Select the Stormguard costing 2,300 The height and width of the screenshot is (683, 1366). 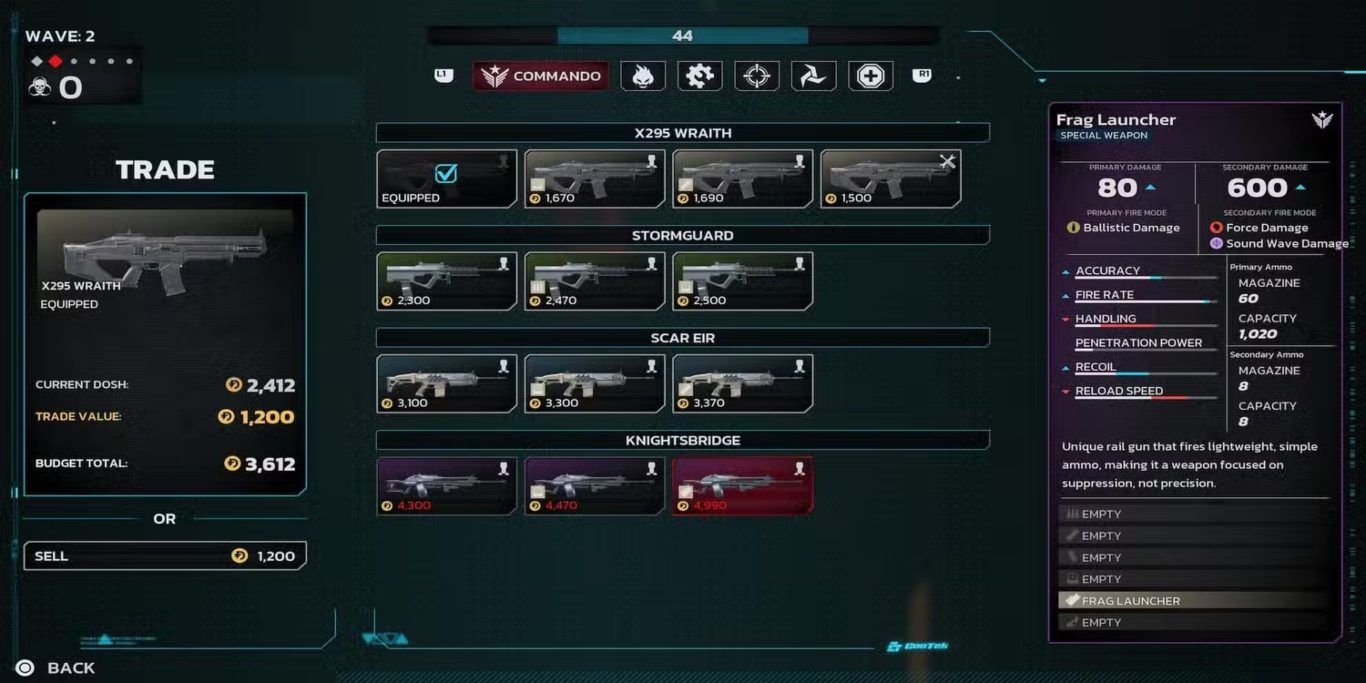click(x=447, y=281)
